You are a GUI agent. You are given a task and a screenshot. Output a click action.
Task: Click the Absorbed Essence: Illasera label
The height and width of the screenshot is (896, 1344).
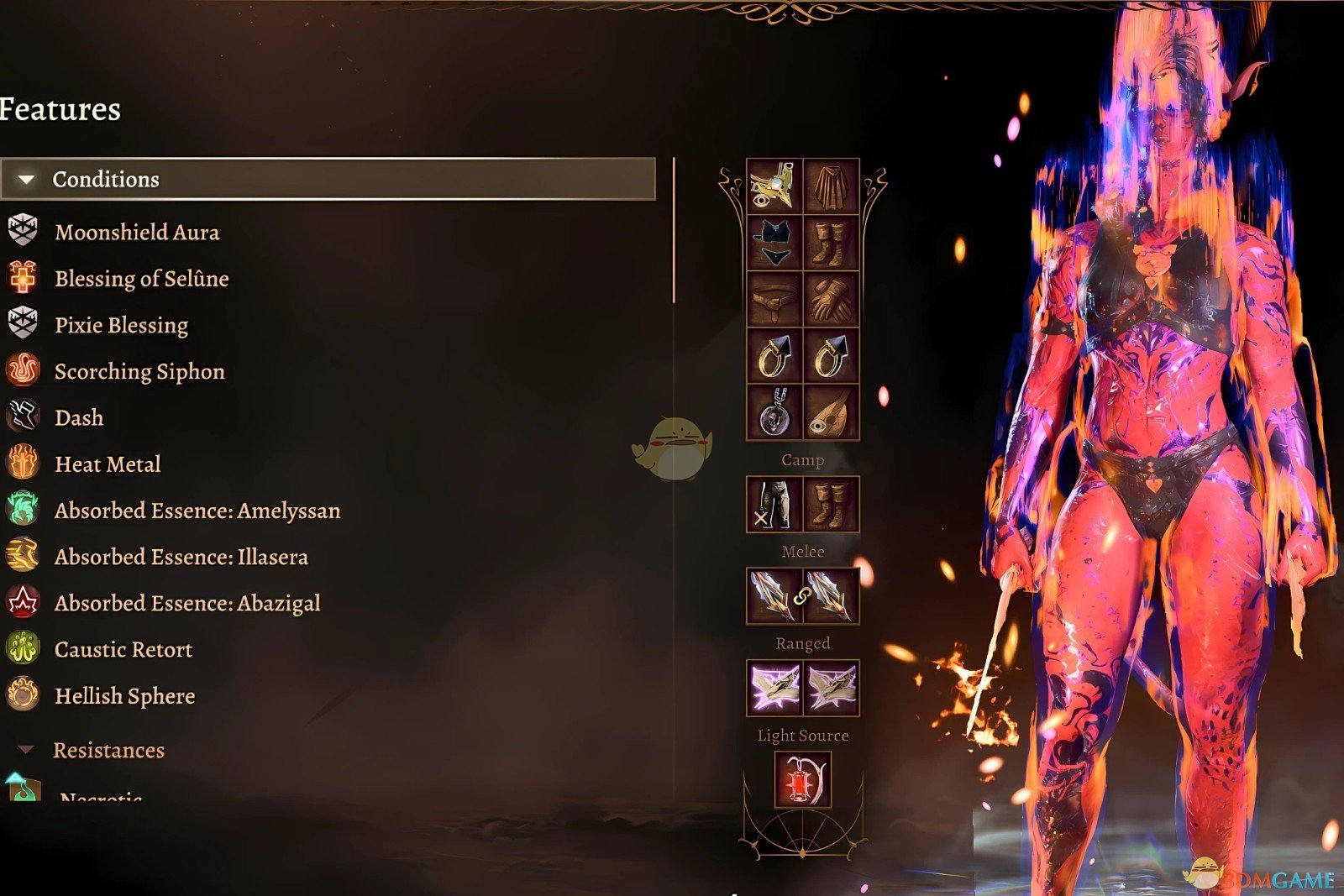pyautogui.click(x=181, y=556)
